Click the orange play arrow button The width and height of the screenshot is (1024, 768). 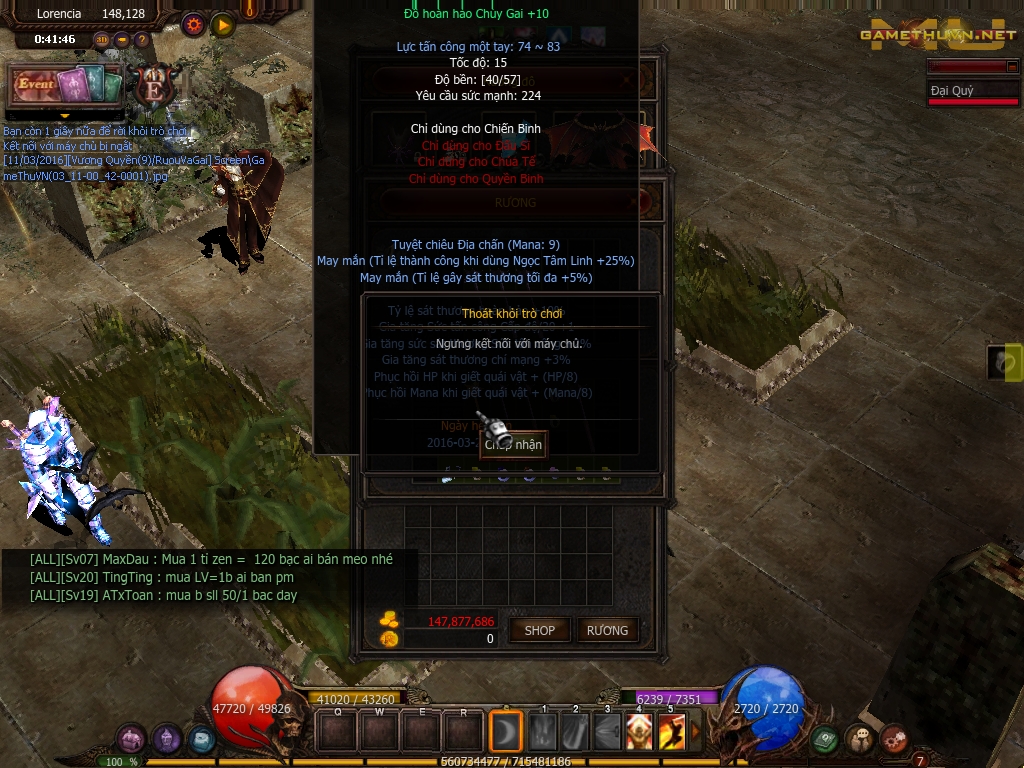point(222,24)
